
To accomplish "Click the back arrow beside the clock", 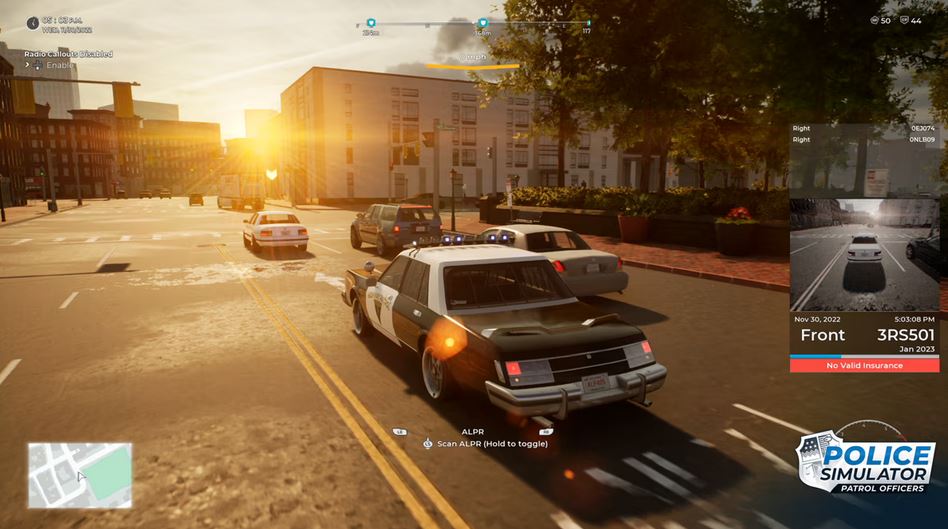I will [x=33, y=22].
